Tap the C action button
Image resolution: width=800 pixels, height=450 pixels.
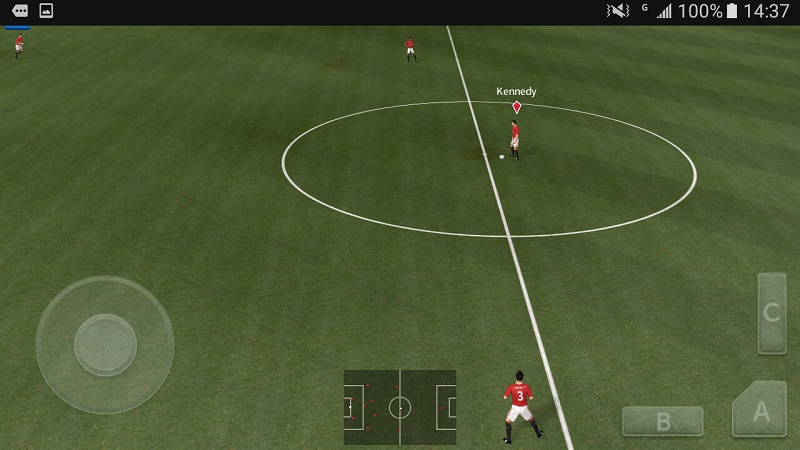[771, 312]
